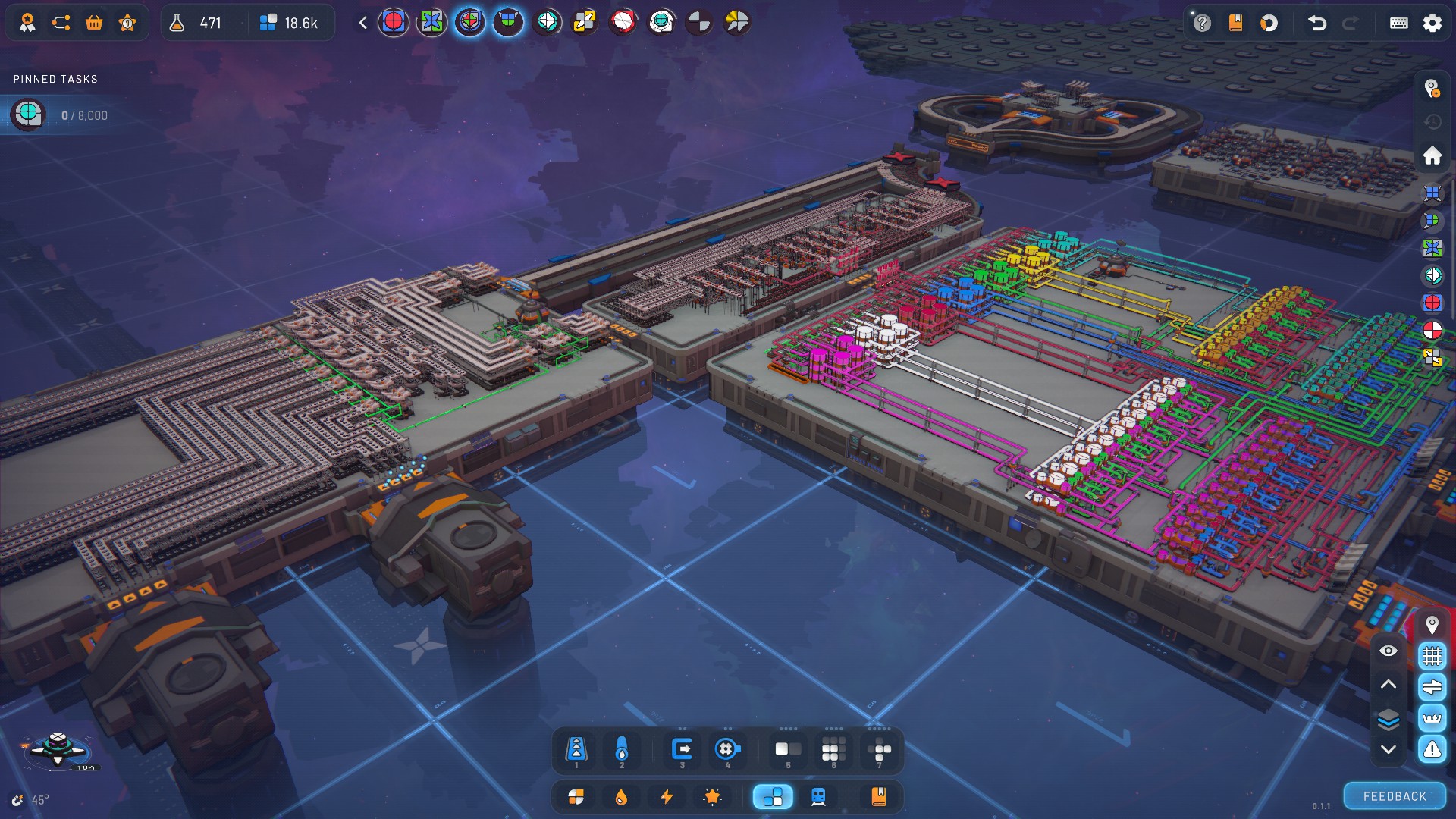Choose the gear machine building tool

pyautogui.click(x=726, y=749)
